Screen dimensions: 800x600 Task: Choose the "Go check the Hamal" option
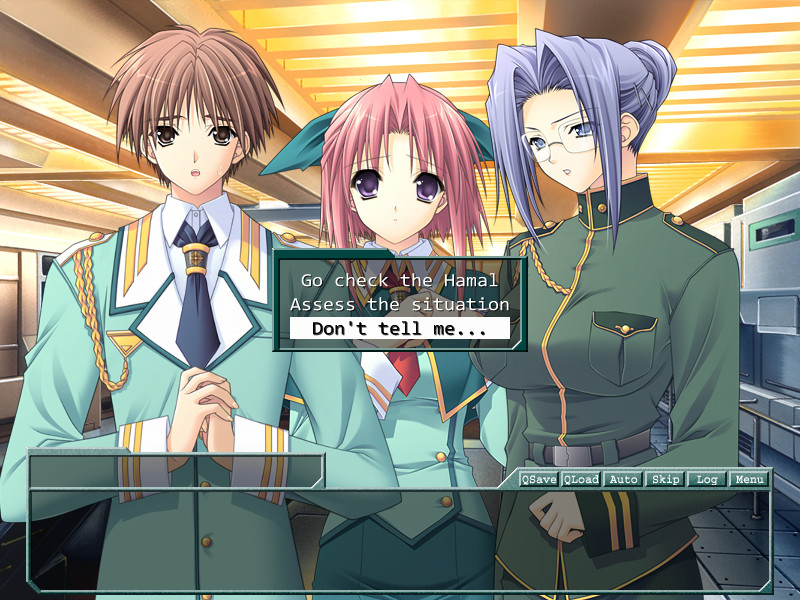pos(399,281)
